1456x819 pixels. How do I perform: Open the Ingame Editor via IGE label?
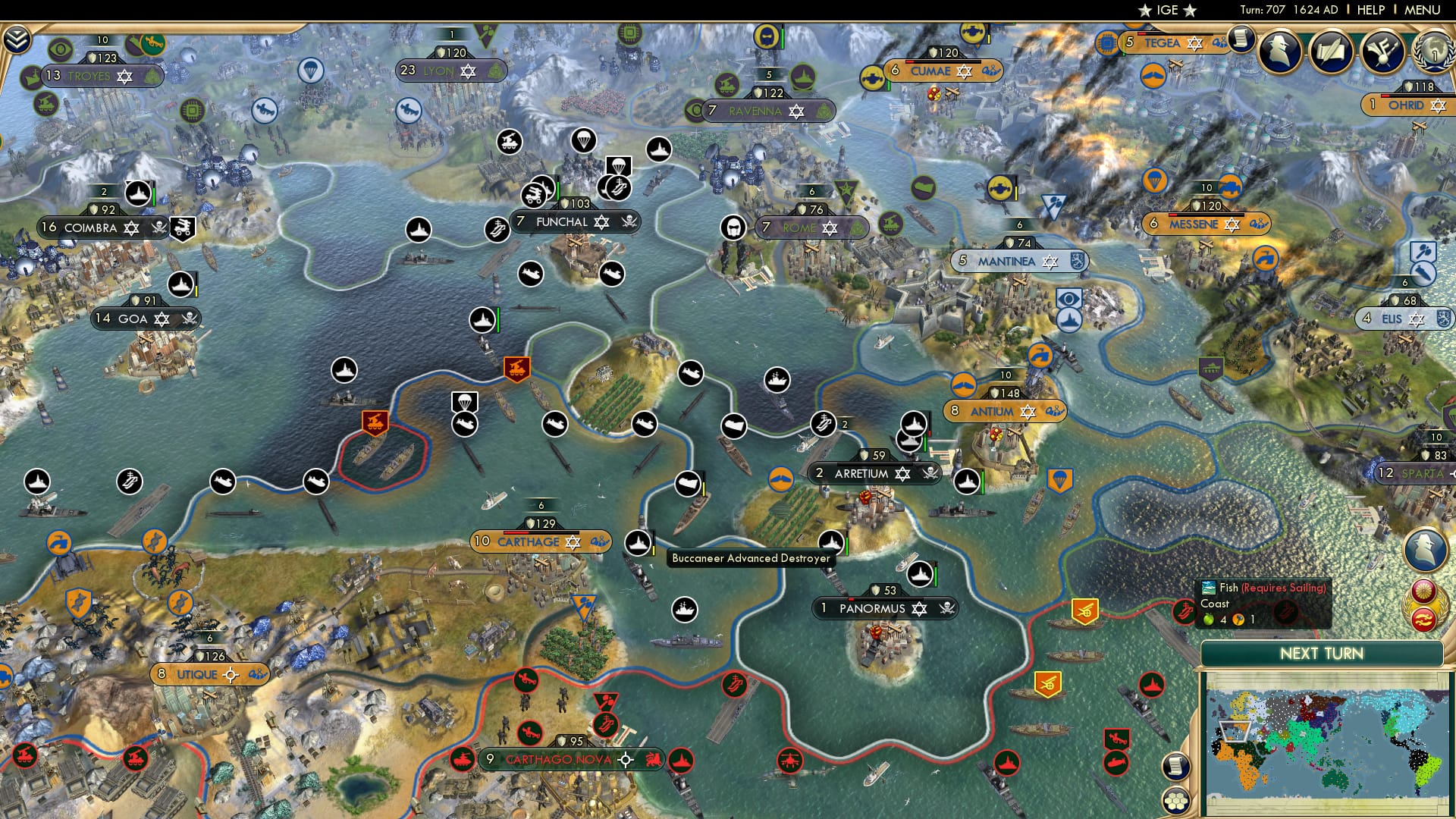1167,9
